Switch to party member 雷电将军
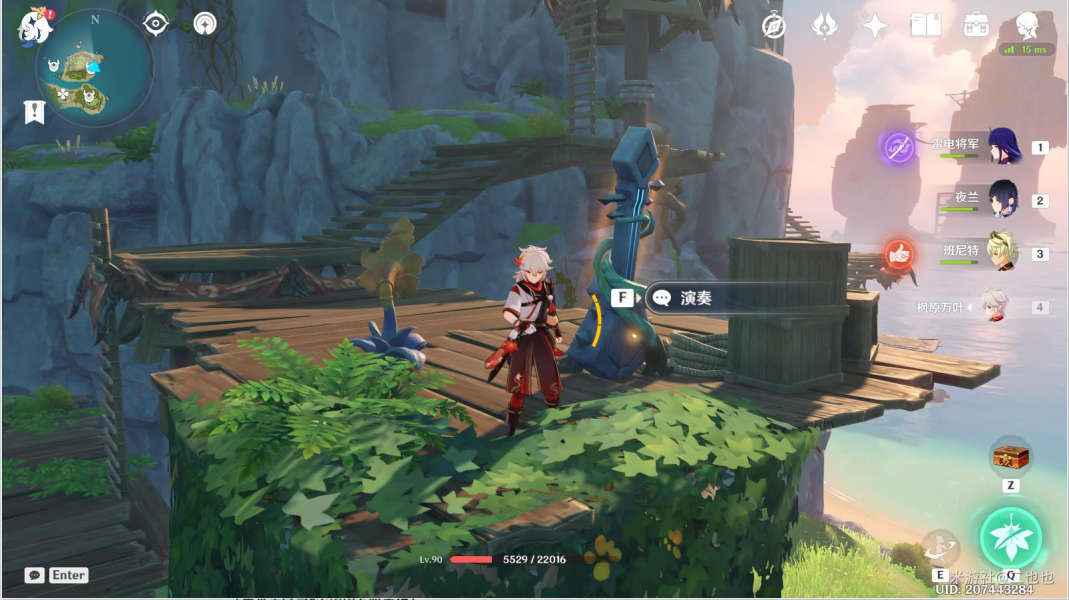Viewport: 1069px width, 600px height. [x=1002, y=146]
